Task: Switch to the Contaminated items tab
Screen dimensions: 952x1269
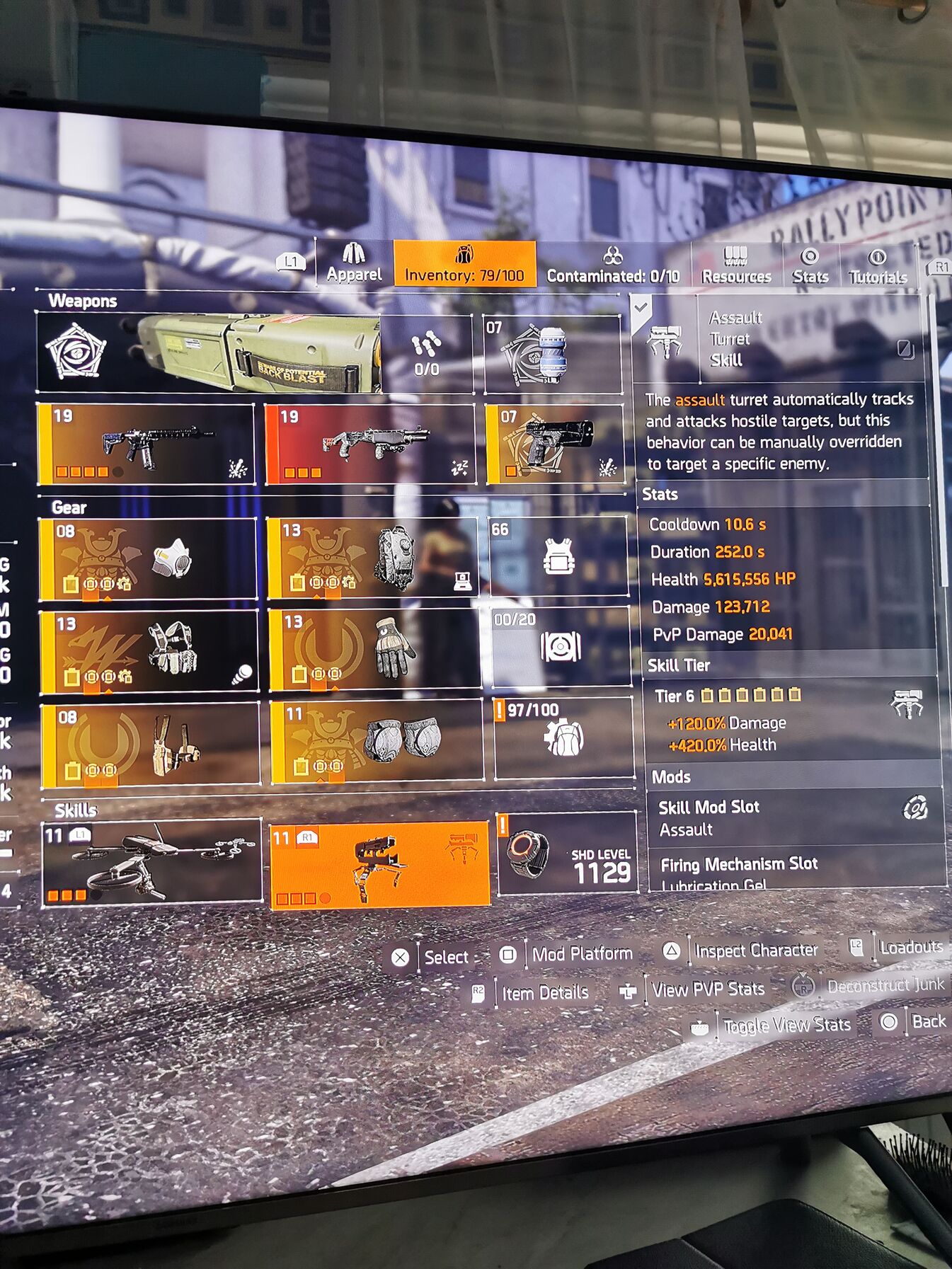Action: point(612,266)
